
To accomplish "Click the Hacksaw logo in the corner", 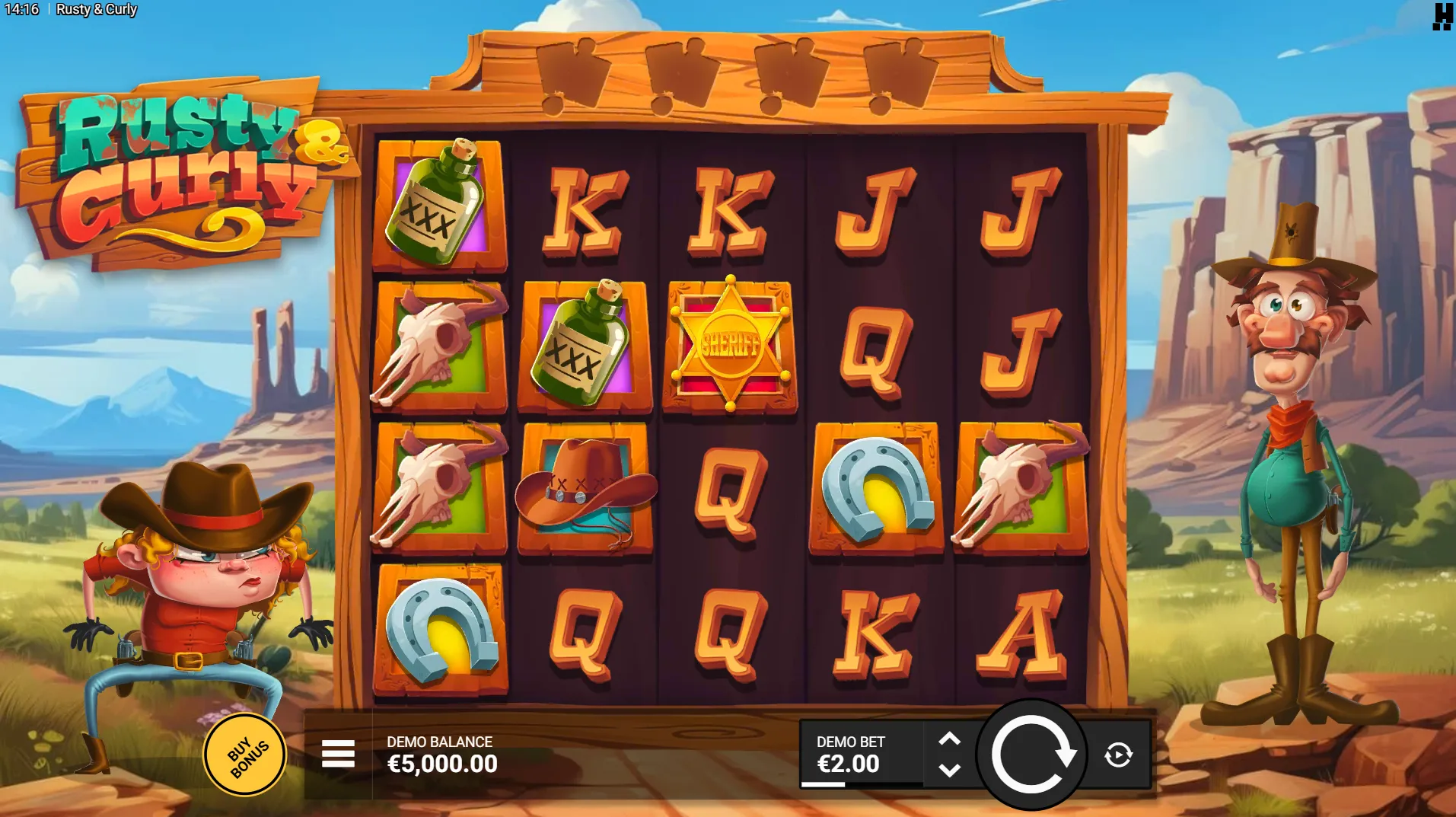I will pyautogui.click(x=1442, y=16).
